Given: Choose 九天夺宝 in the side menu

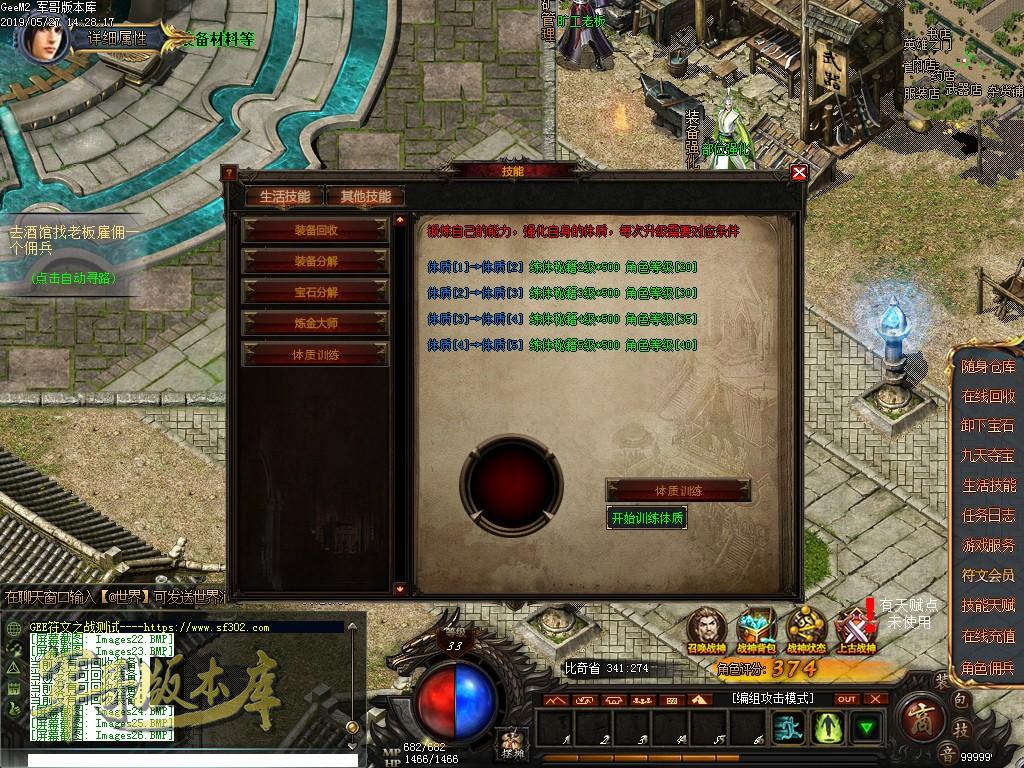Looking at the screenshot, I should (x=988, y=456).
